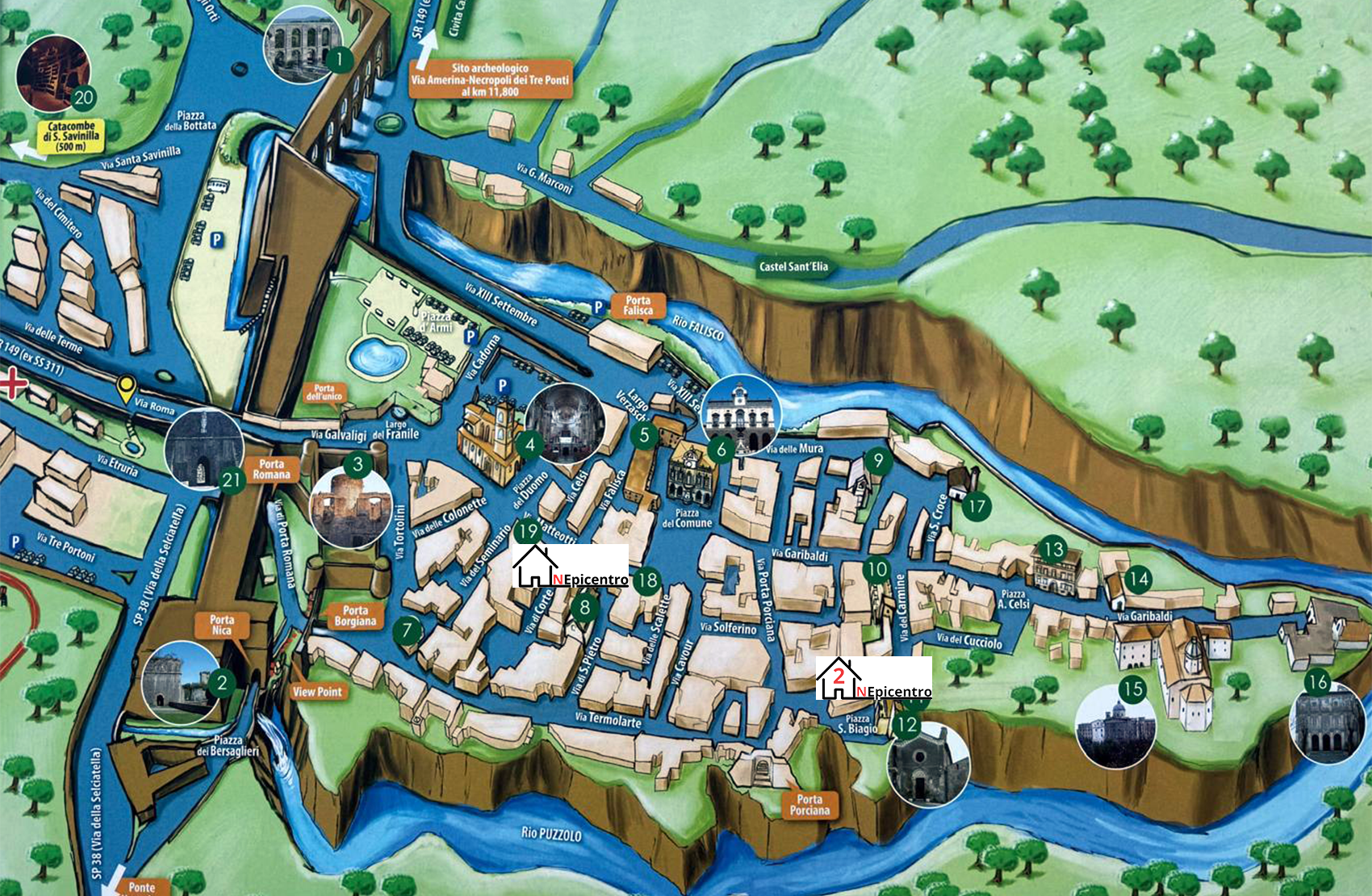This screenshot has height=896, width=1372.
Task: Select the Porta Borgiana label
Action: 355,616
